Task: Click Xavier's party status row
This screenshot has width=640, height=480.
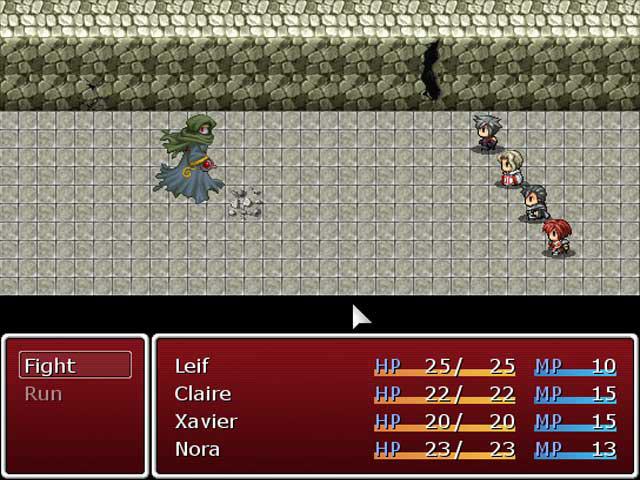Action: [x=394, y=422]
